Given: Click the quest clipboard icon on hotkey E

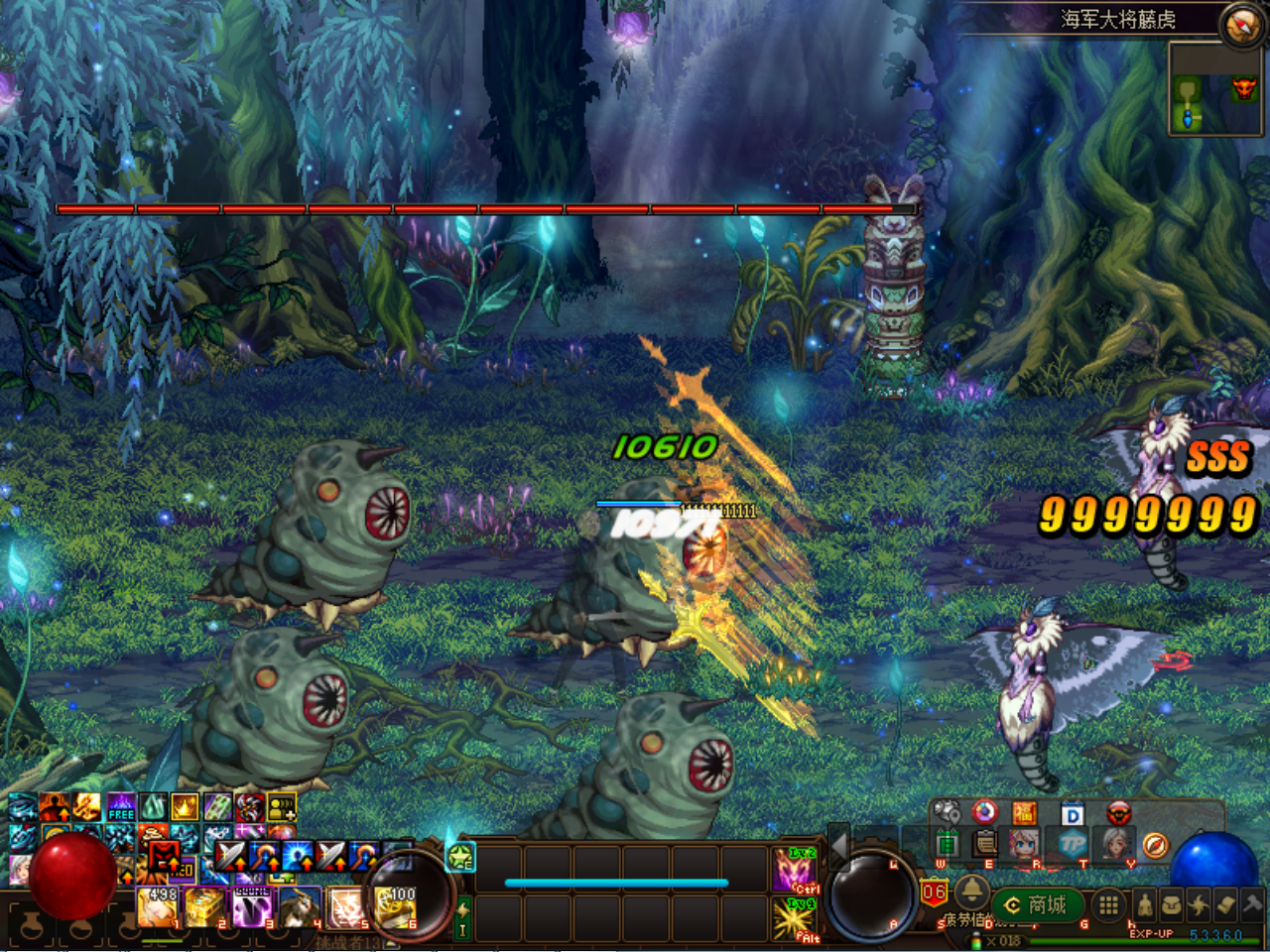Looking at the screenshot, I should (986, 843).
